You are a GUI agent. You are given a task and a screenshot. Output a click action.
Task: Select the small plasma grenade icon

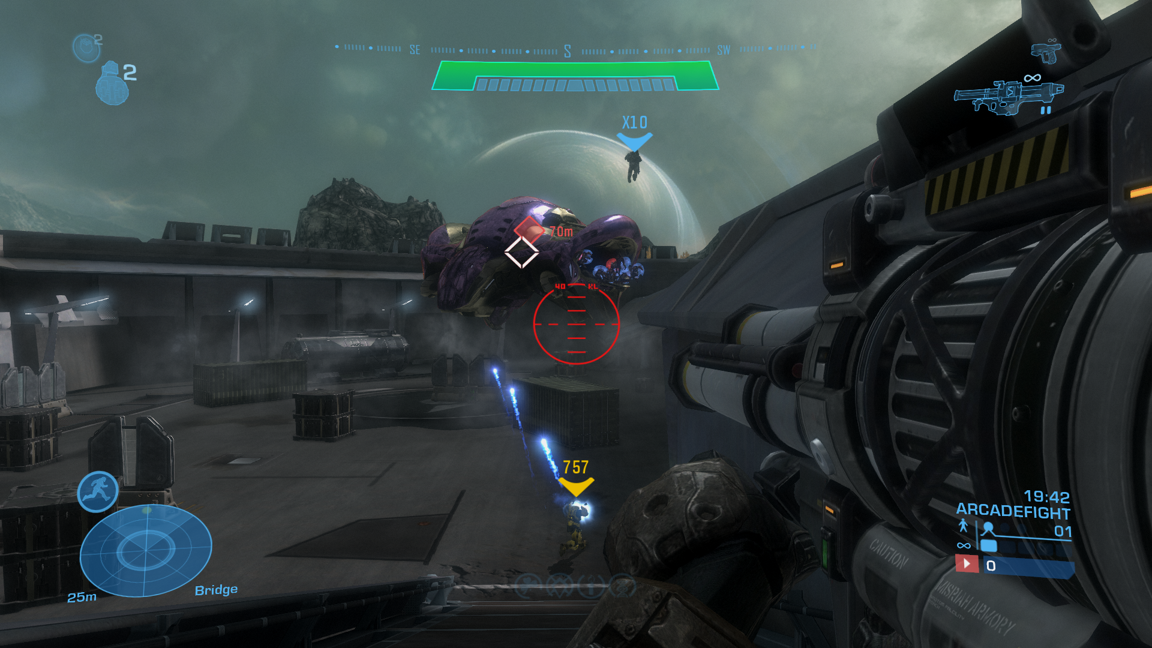point(86,47)
